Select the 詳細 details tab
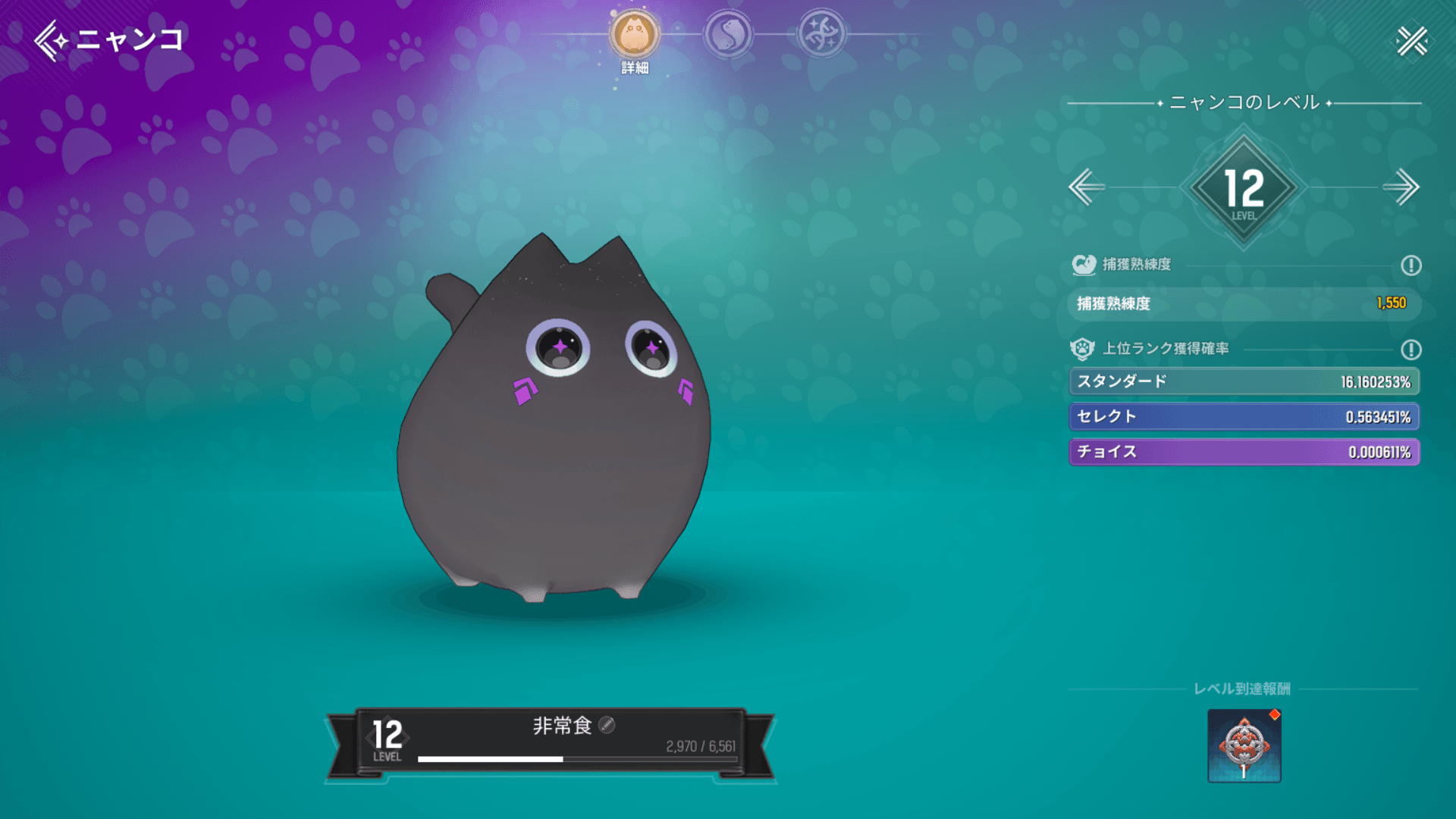Screen dimensions: 1456x819 635,36
